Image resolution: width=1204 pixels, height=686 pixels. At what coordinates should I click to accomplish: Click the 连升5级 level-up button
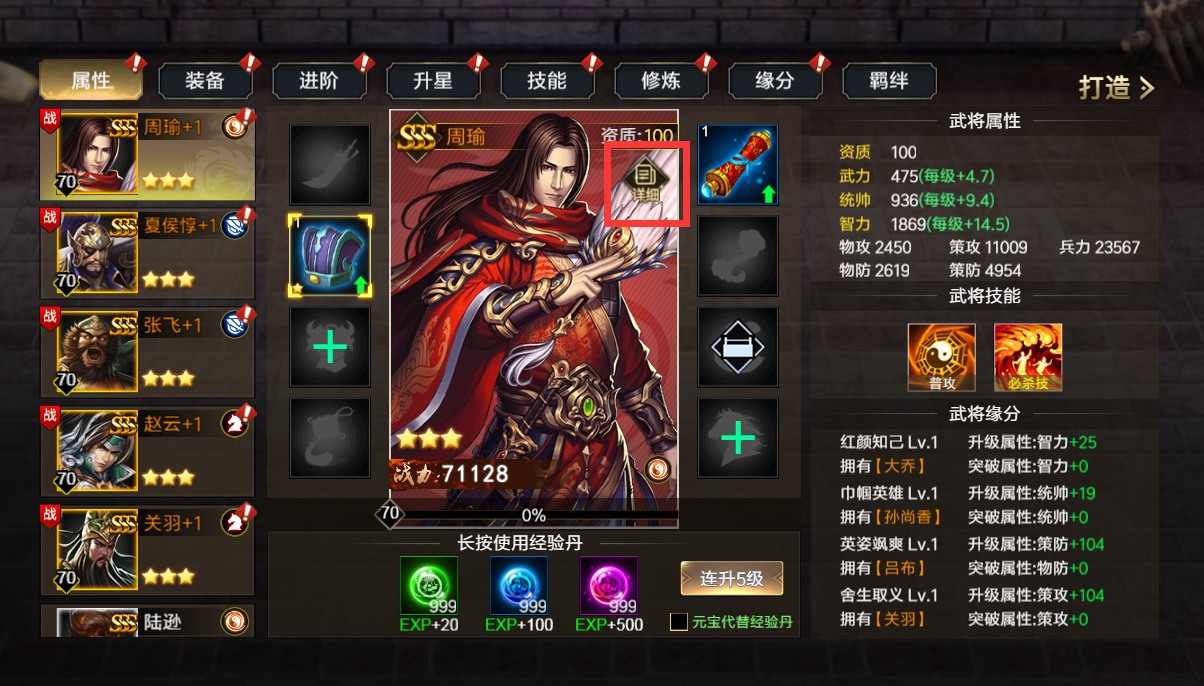tap(731, 578)
